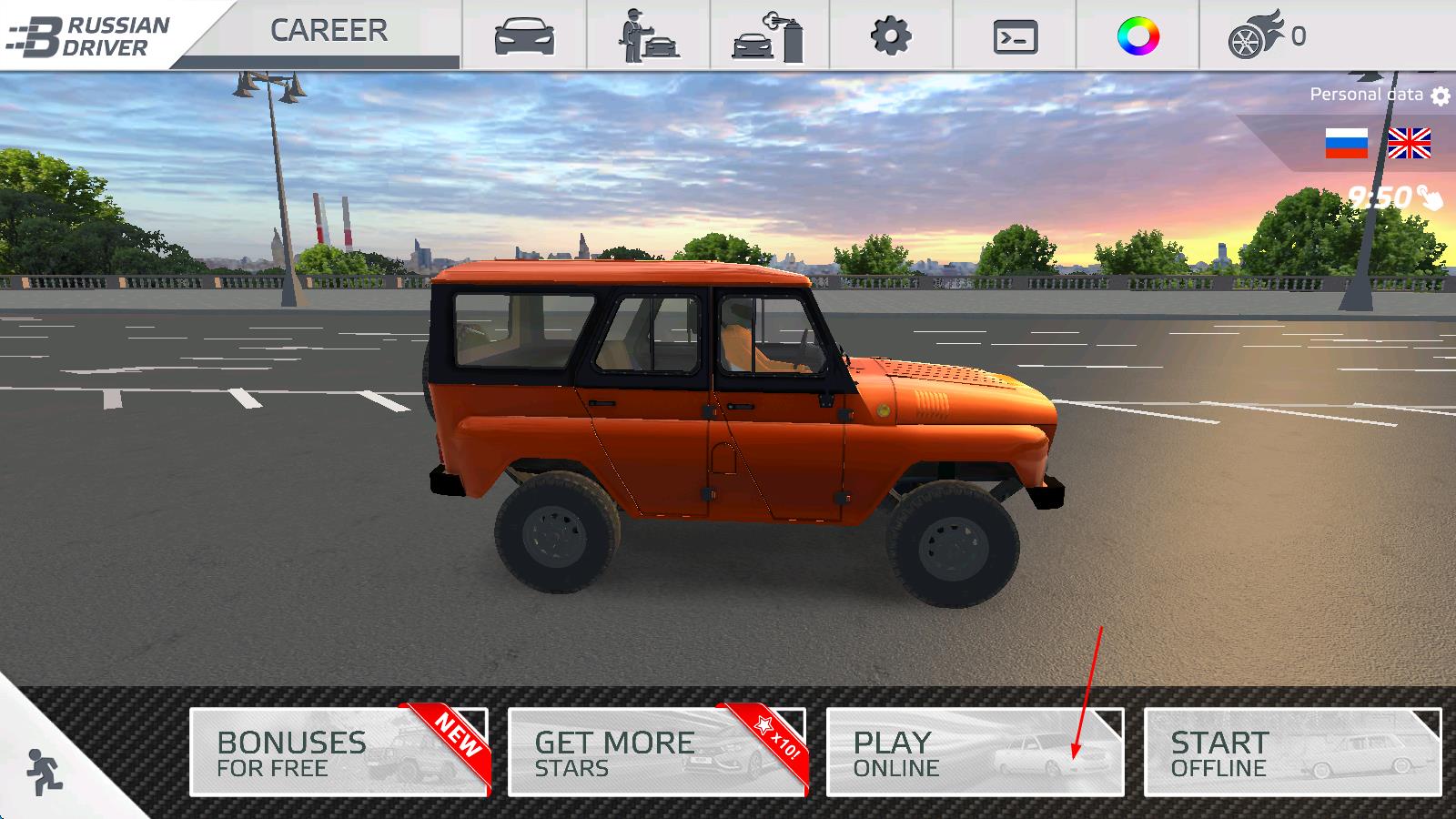The image size is (1456, 819).
Task: Click the Russian Driver logo
Action: point(91,35)
